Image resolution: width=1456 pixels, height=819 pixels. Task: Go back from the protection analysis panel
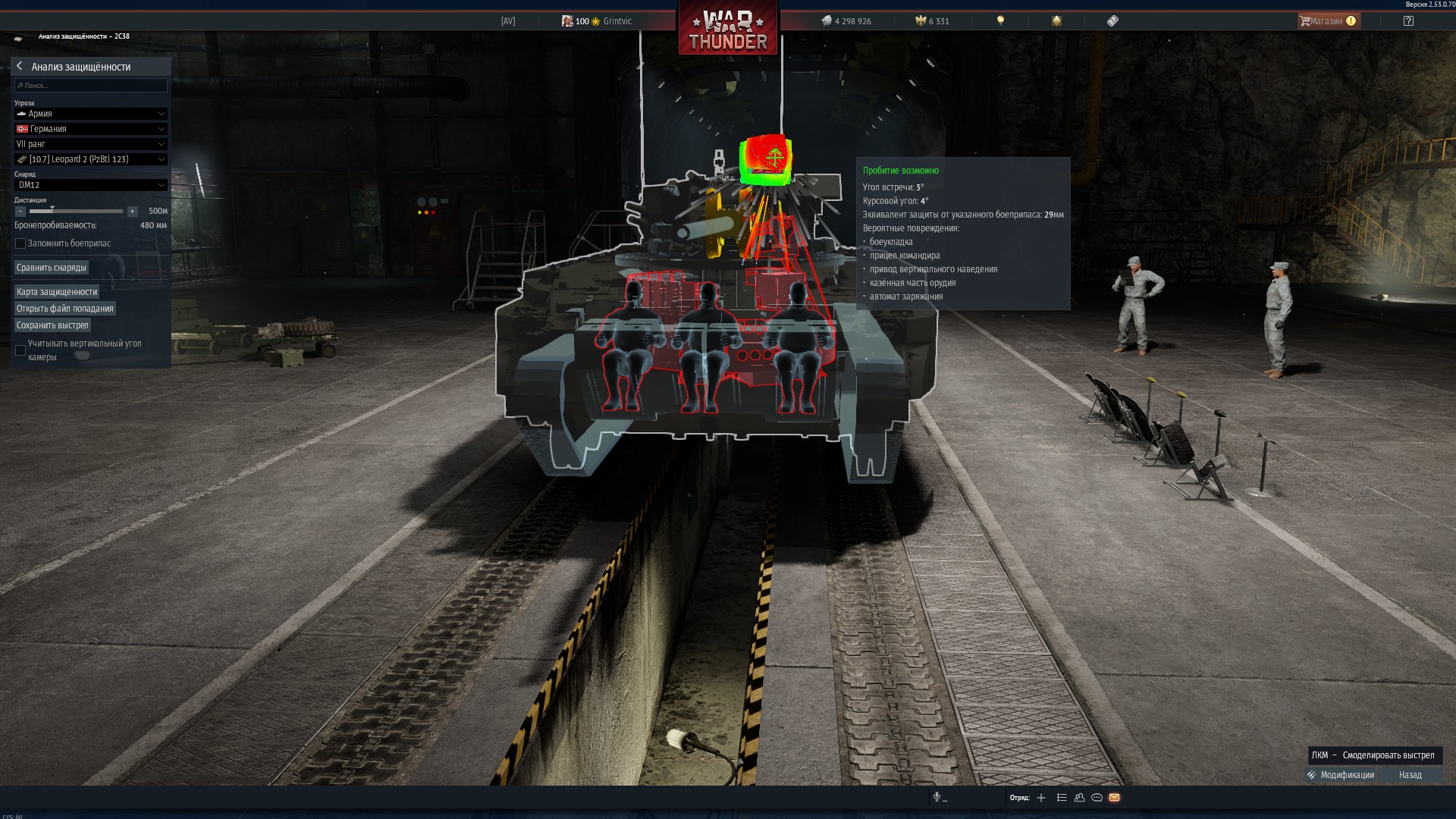pyautogui.click(x=20, y=67)
